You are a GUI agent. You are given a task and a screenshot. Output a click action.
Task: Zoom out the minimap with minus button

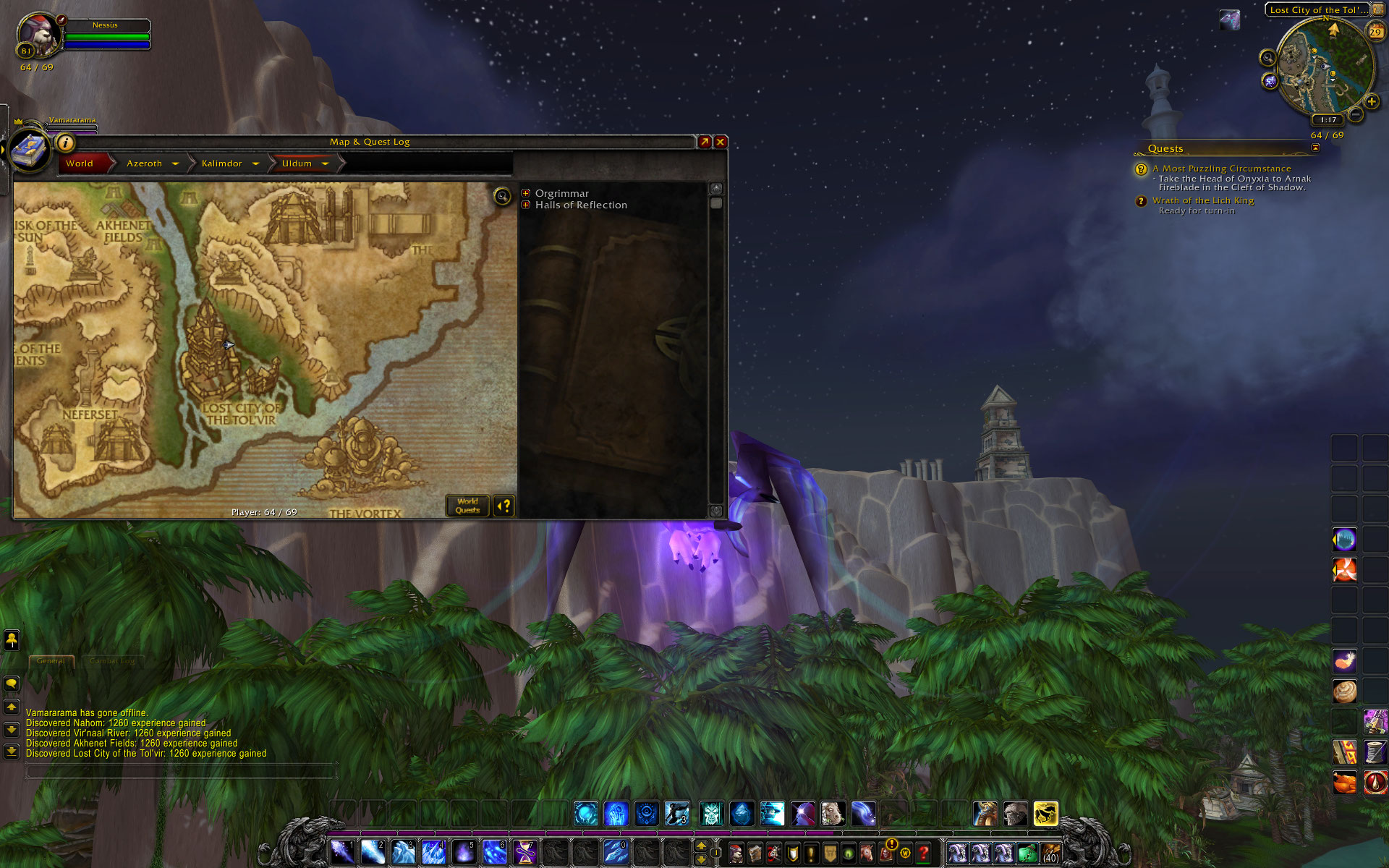(x=1356, y=114)
